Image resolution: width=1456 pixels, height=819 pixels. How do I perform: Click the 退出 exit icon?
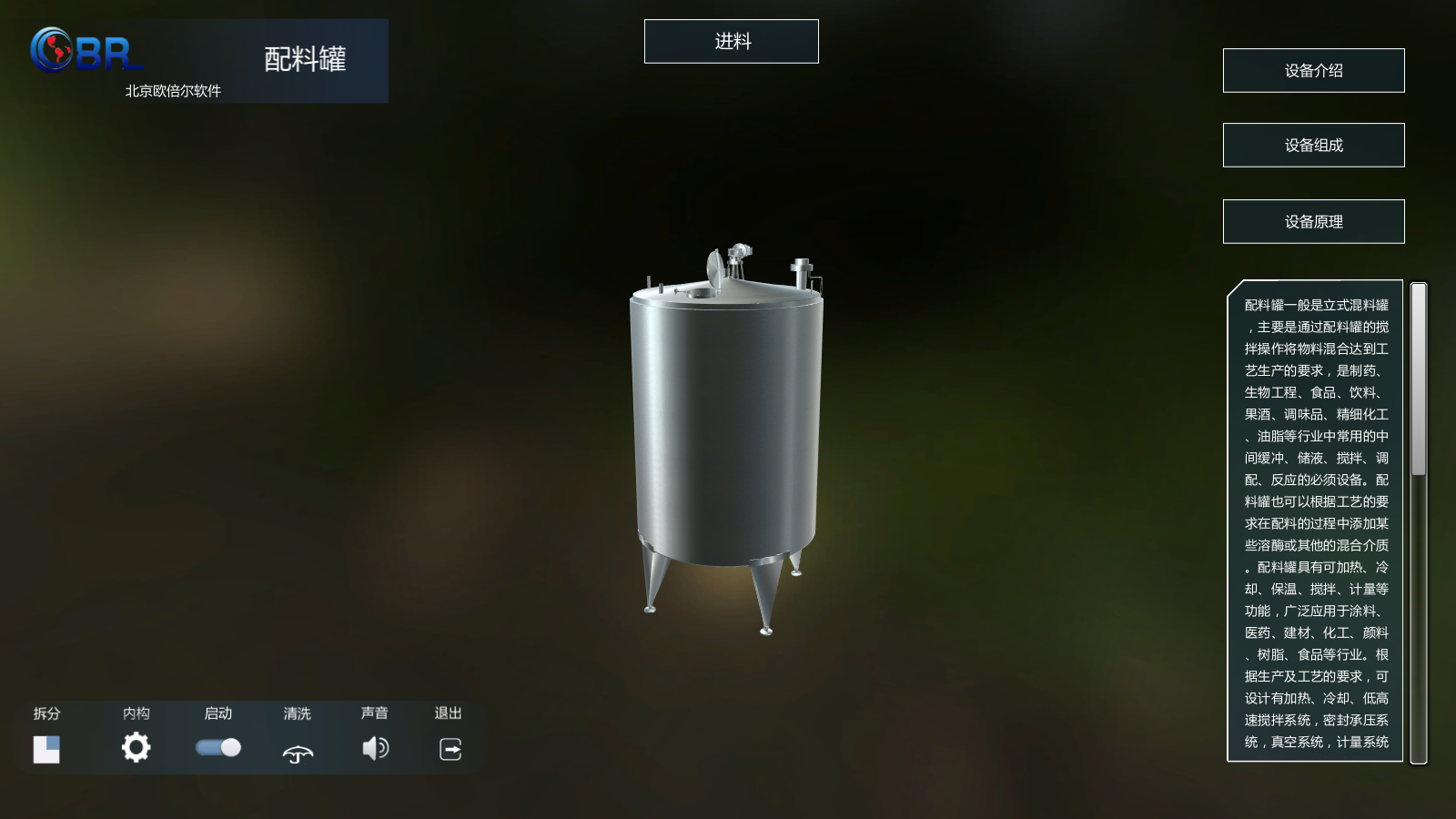click(450, 749)
